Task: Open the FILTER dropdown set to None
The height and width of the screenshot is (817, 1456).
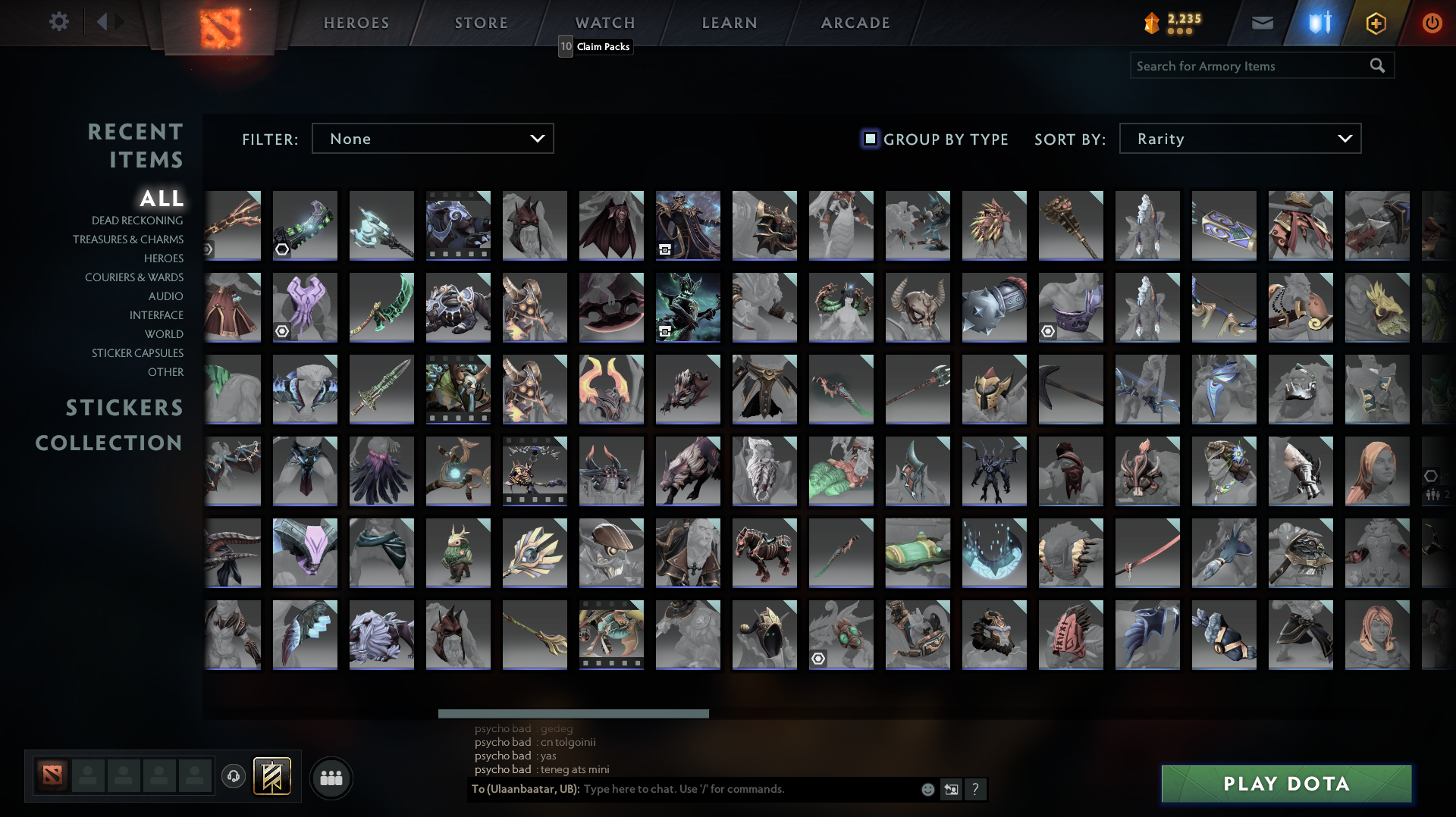Action: coord(432,138)
